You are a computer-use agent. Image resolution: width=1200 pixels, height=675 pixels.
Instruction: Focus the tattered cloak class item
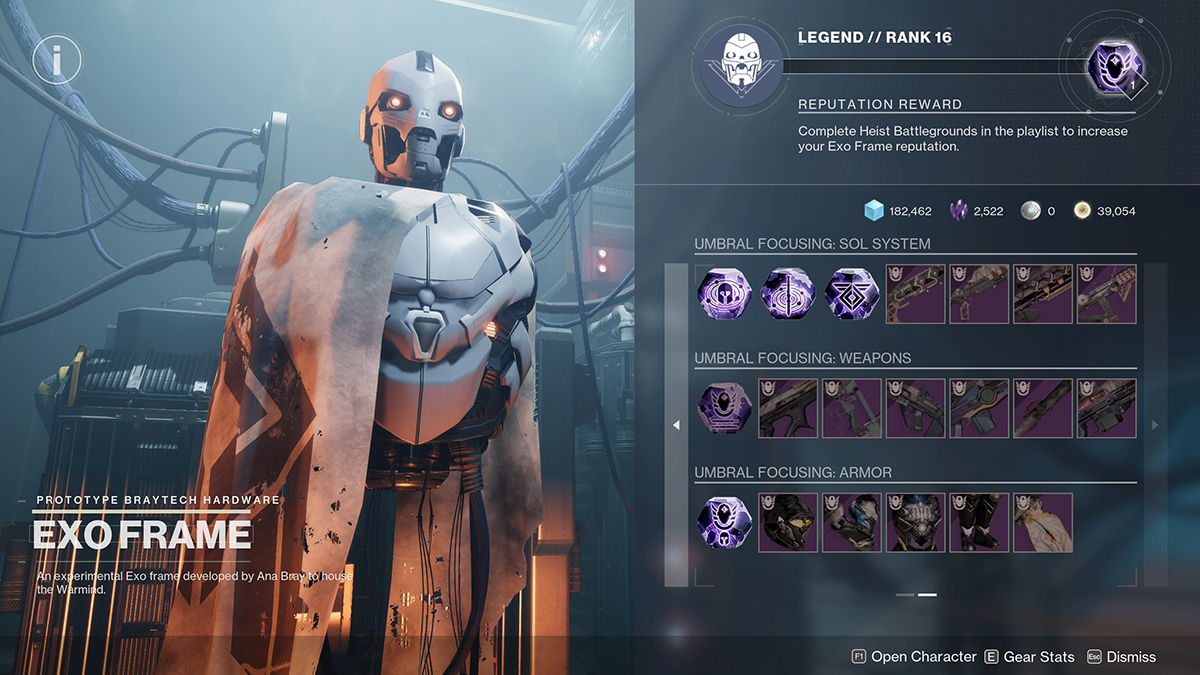pyautogui.click(x=1043, y=522)
